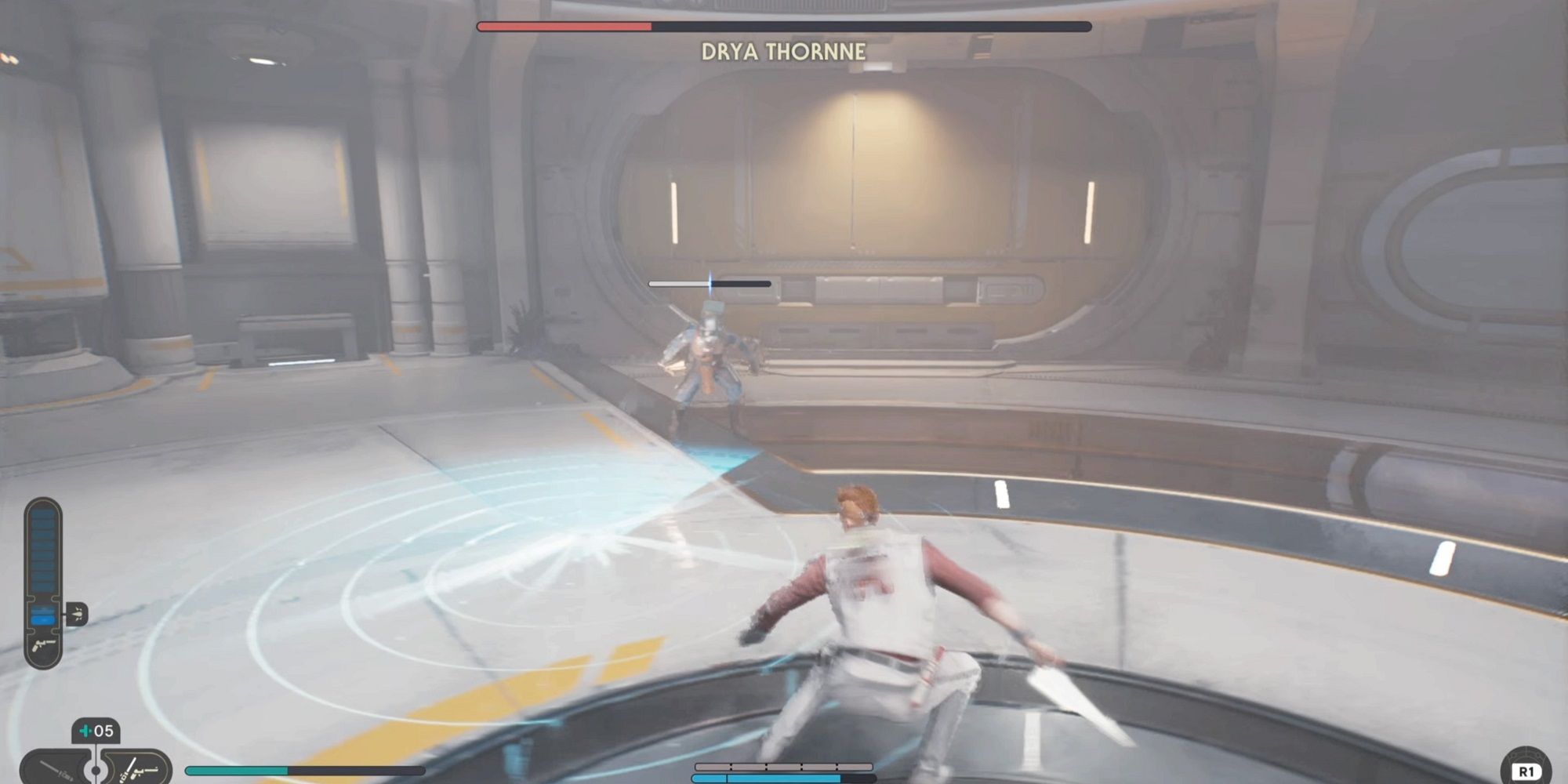Viewport: 1568px width, 784px height.
Task: Click the bright blue ammo pip at the gauge bottom
Action: click(x=42, y=619)
